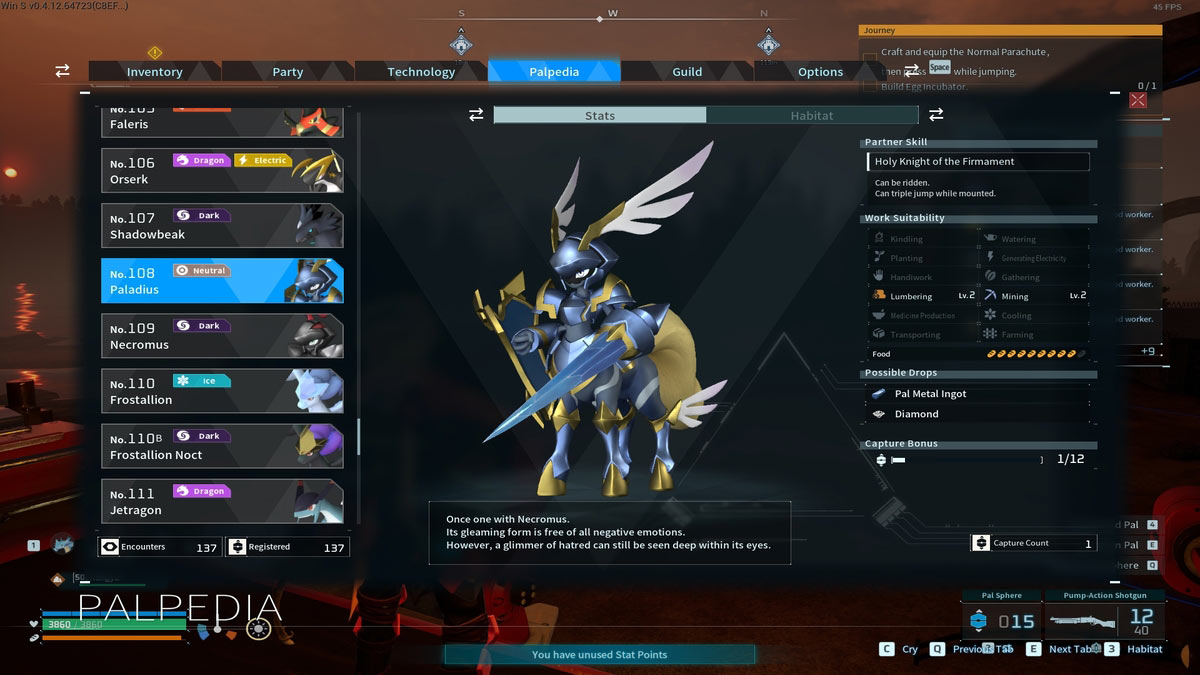This screenshot has width=1200, height=675.
Task: Open the Inventory tab
Action: click(x=154, y=72)
